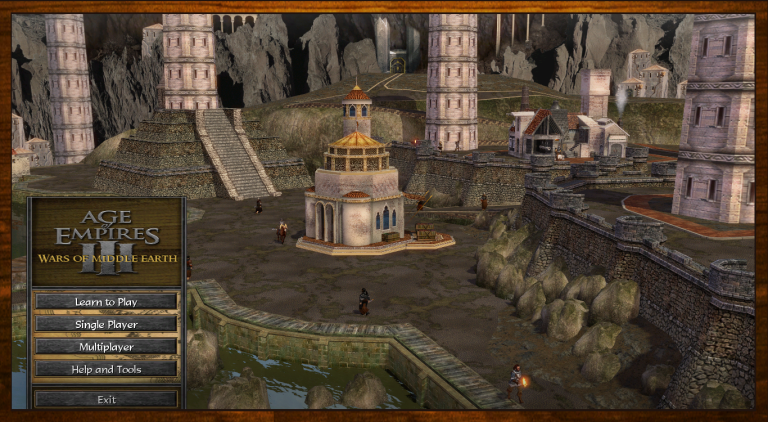
Task: Open Help and Tools
Action: [x=106, y=369]
